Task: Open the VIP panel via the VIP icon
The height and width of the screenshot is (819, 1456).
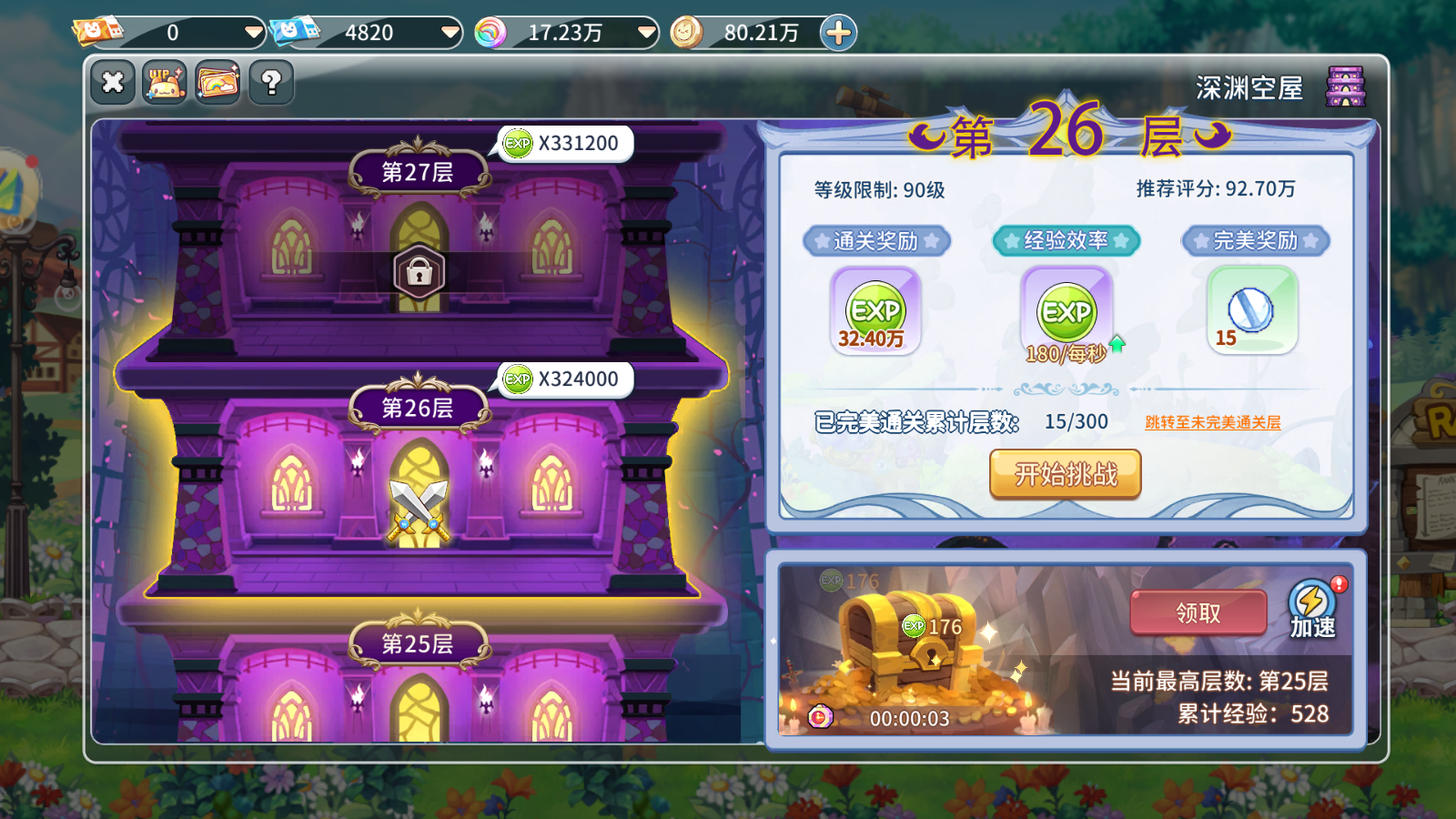Action: 165,82
